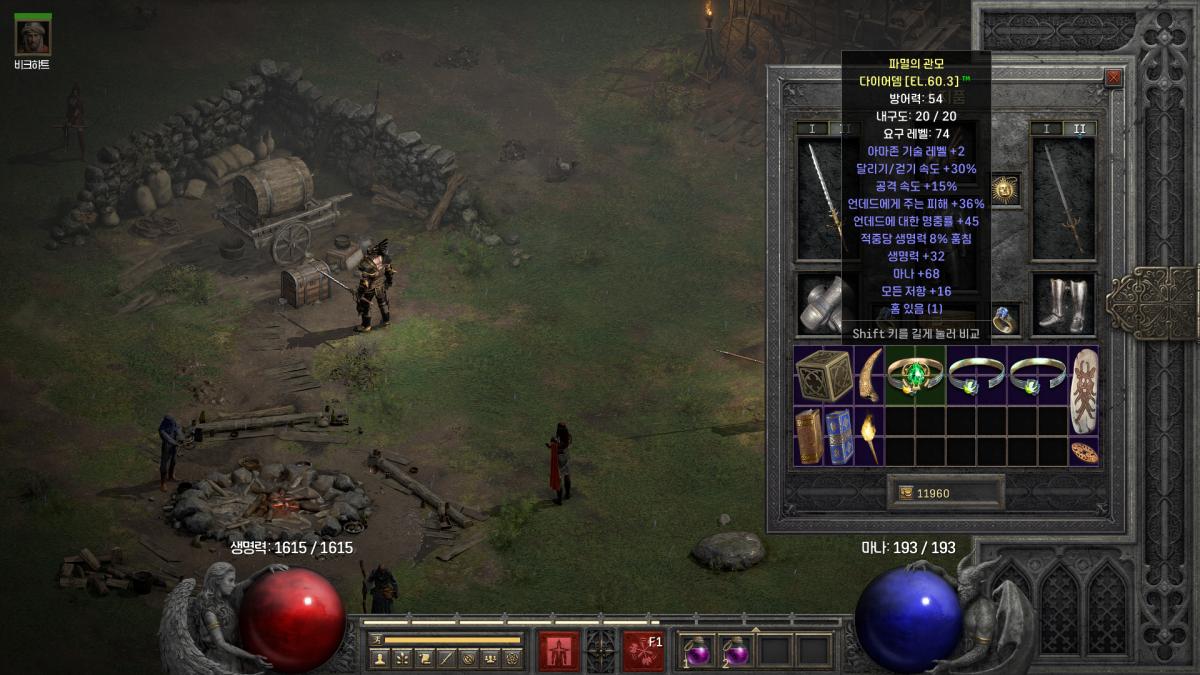Select the brown Tome of Identify
This screenshot has height=675, width=1200.
tap(809, 437)
